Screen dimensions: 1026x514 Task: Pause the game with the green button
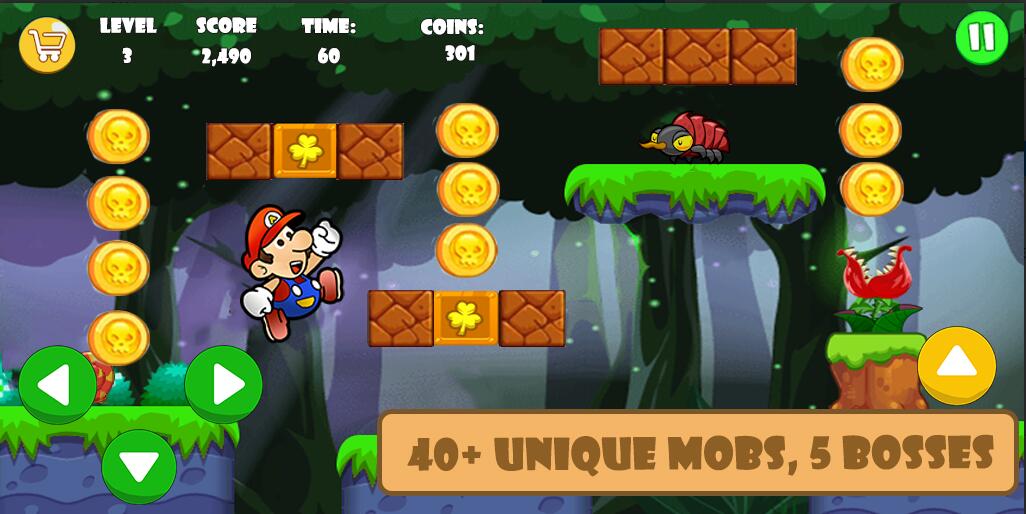pyautogui.click(x=981, y=38)
